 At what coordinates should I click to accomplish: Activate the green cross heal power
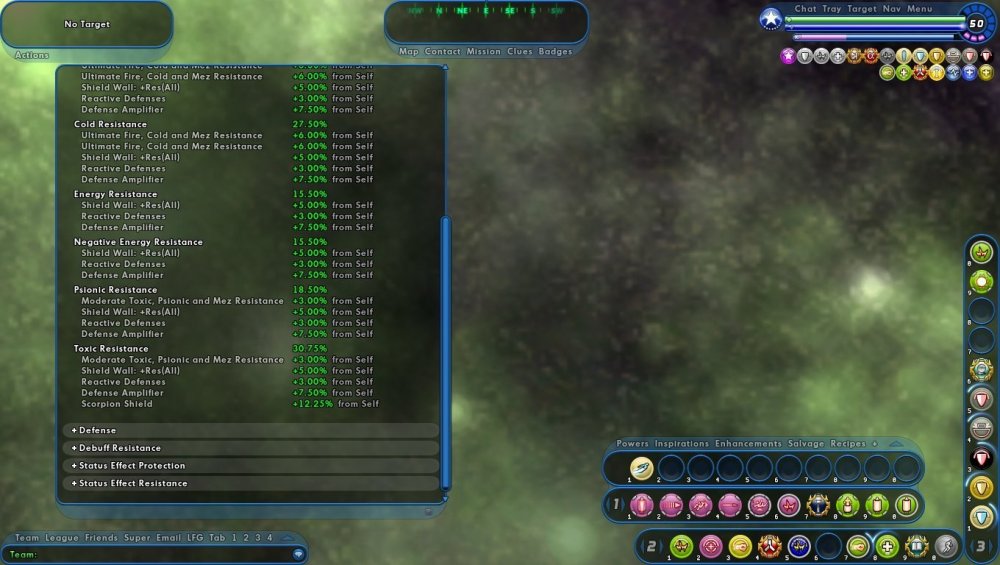pyautogui.click(x=887, y=546)
